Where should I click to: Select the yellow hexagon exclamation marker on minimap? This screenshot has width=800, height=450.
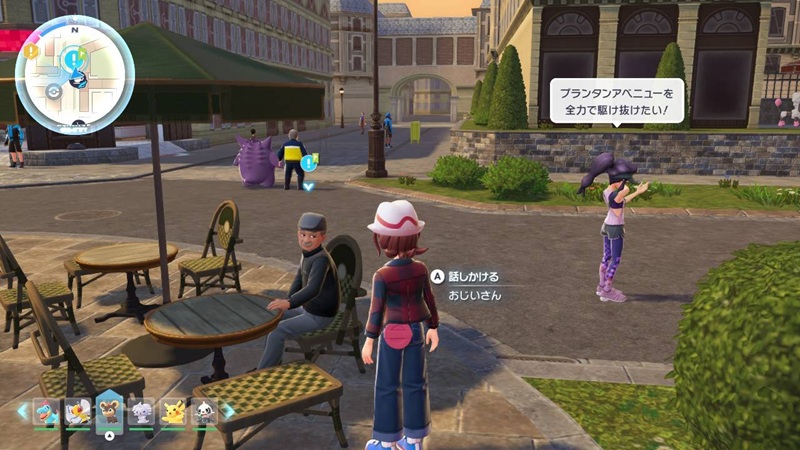pos(32,49)
